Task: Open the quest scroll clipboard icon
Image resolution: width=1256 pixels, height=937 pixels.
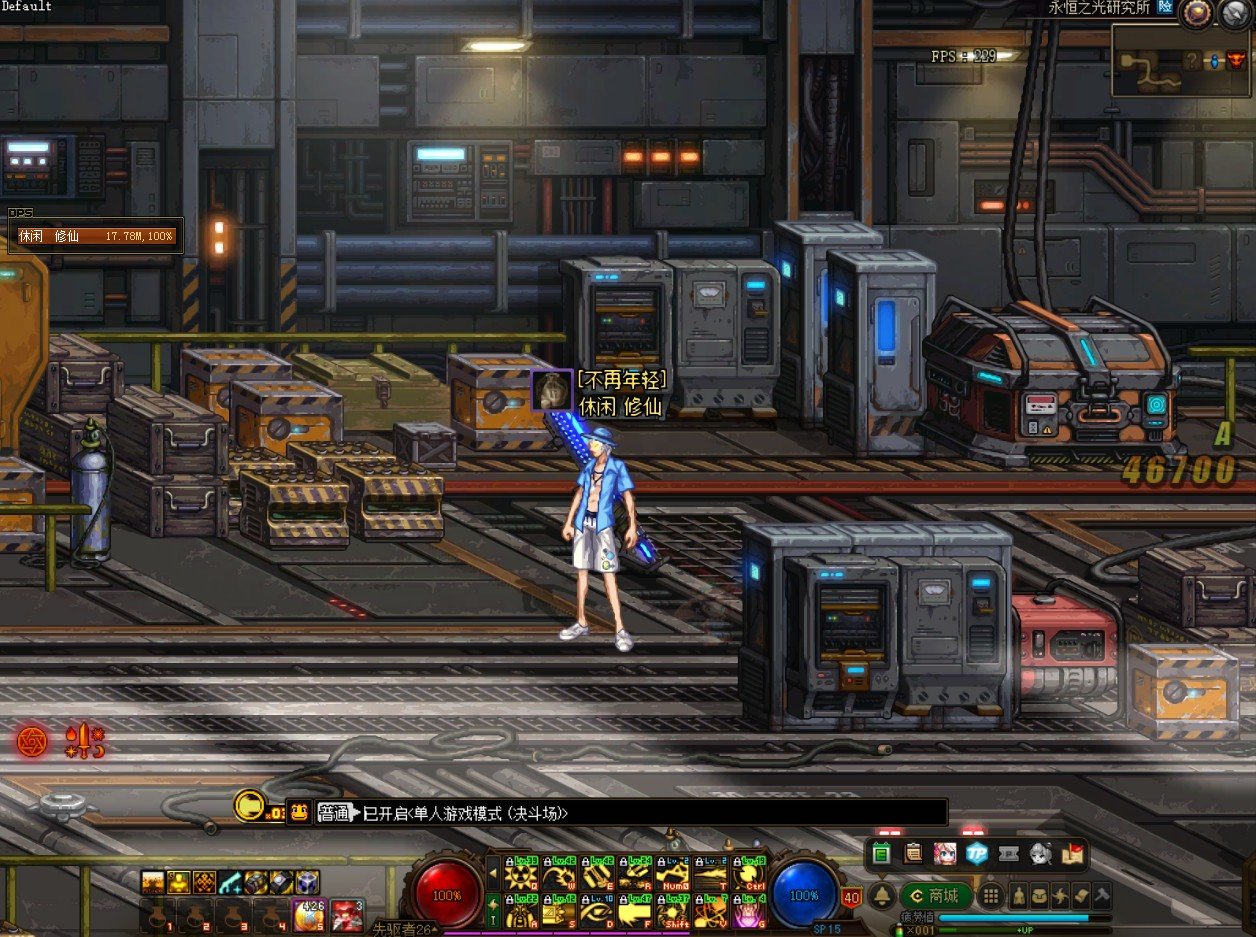Action: (913, 853)
